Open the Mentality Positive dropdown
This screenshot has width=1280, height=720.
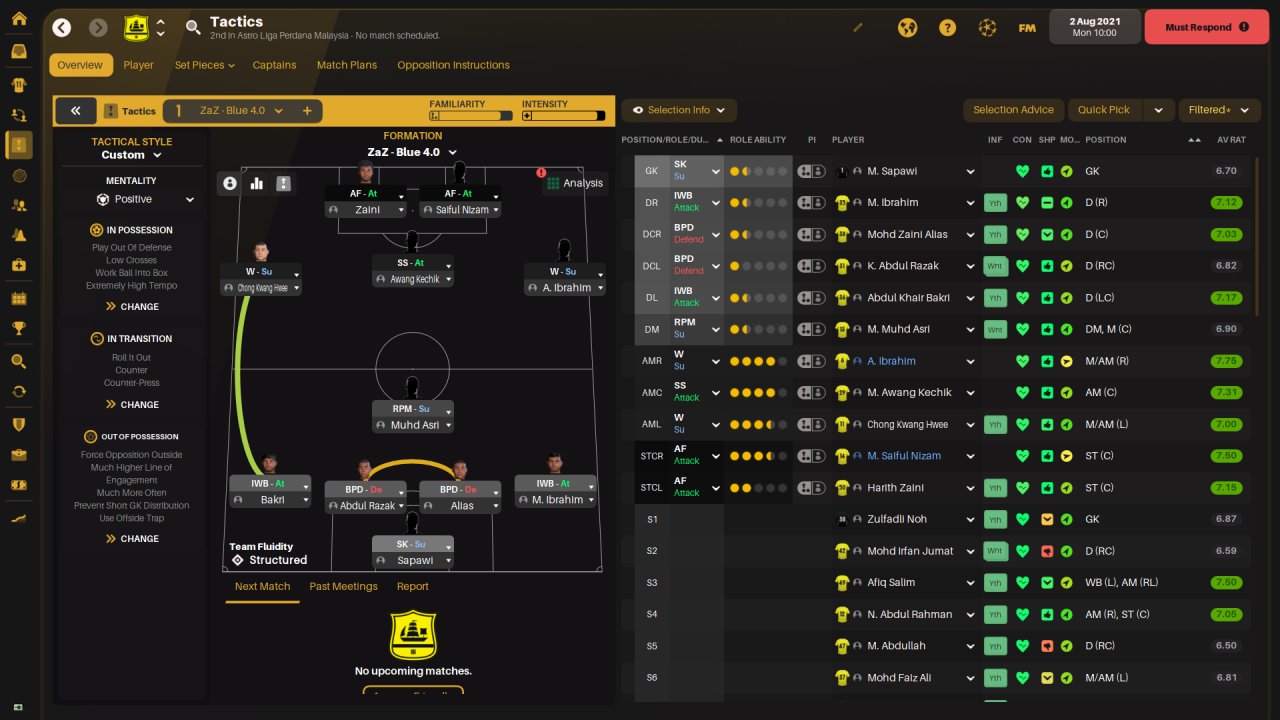pos(145,199)
